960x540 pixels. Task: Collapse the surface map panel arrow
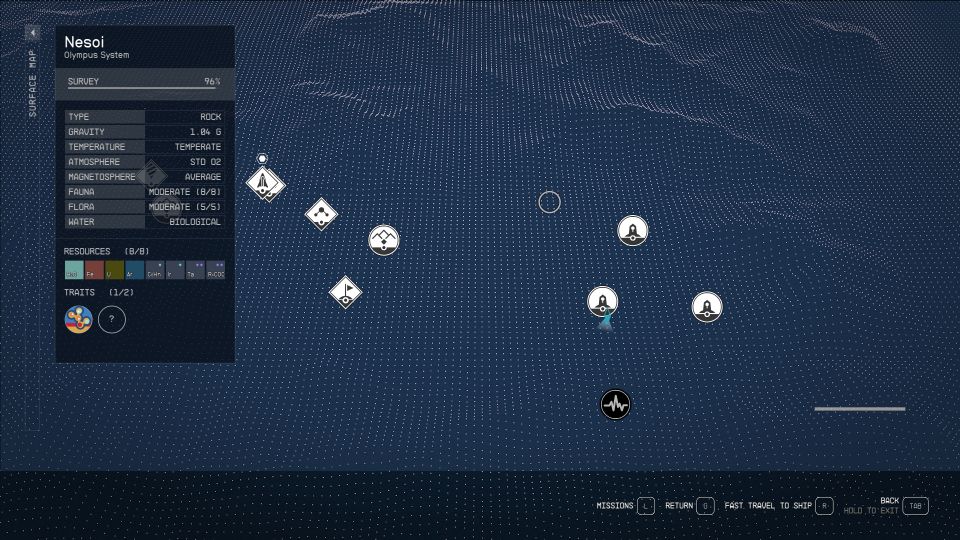(x=32, y=33)
